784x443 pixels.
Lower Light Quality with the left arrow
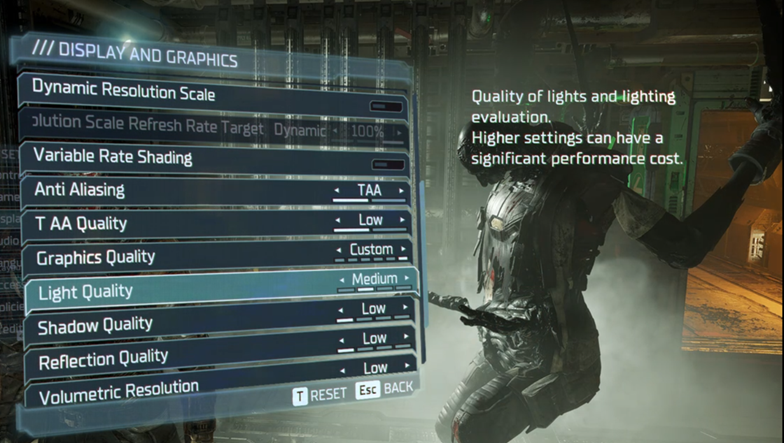click(343, 279)
